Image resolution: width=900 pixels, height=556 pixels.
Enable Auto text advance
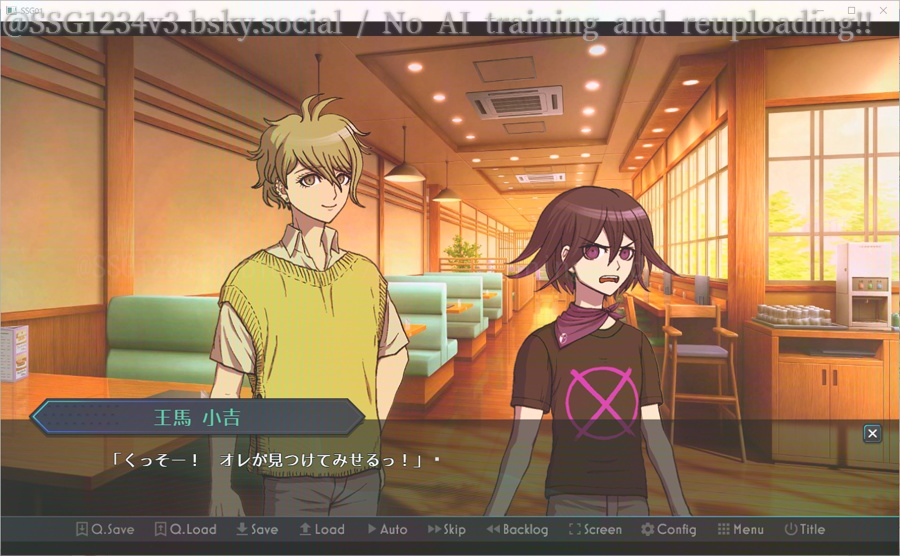click(x=387, y=530)
